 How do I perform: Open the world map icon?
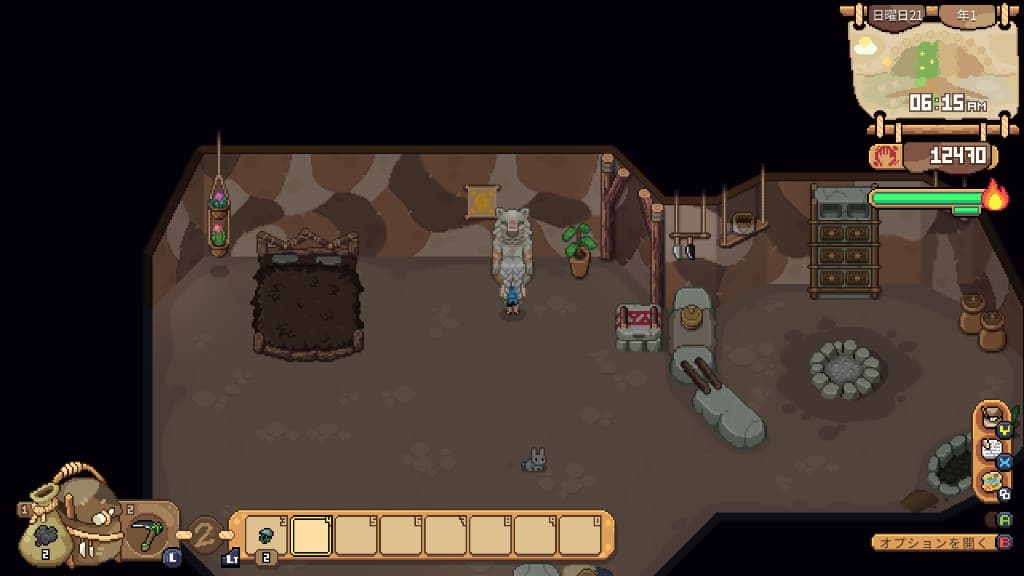pyautogui.click(x=992, y=484)
